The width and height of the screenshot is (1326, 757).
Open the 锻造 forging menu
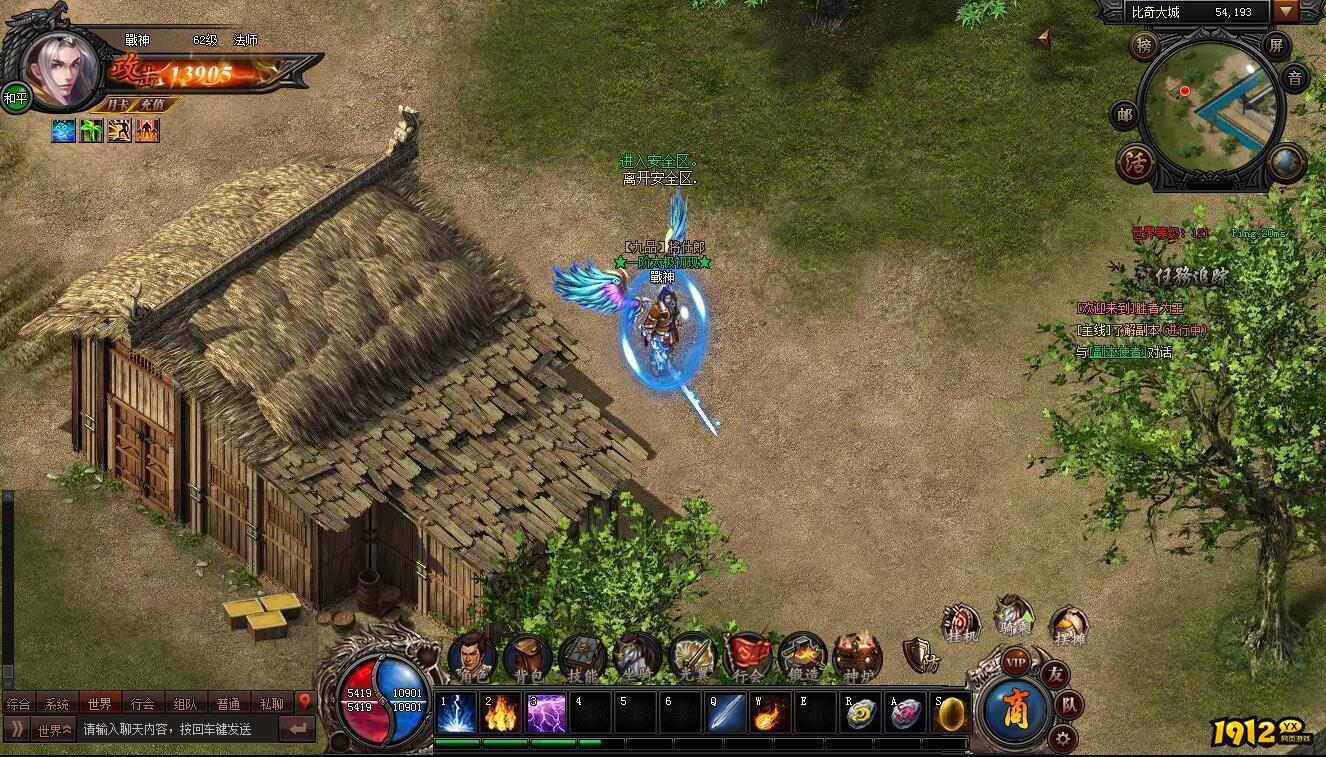pos(802,657)
